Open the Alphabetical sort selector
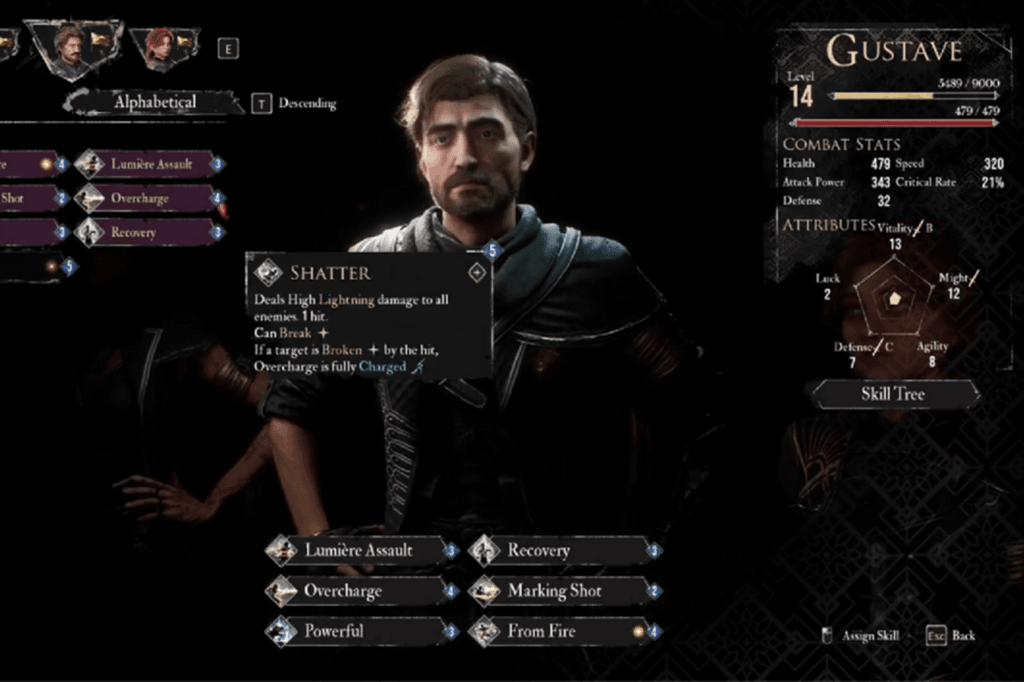Image resolution: width=1024 pixels, height=682 pixels. (x=154, y=102)
